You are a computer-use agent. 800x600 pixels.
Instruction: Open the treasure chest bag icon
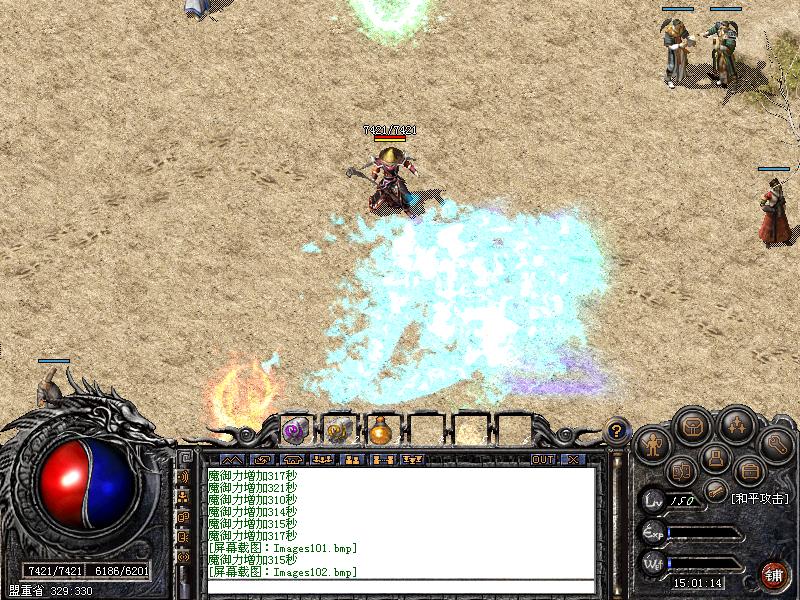(691, 427)
